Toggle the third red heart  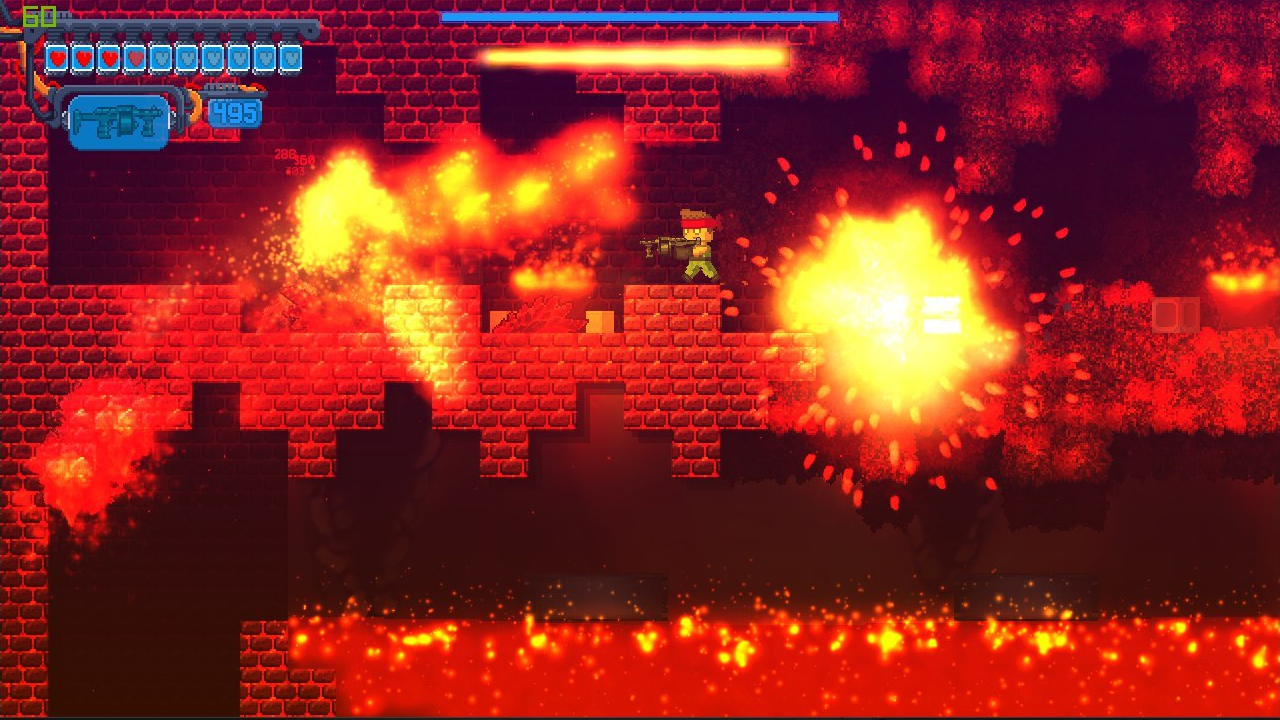coord(109,57)
